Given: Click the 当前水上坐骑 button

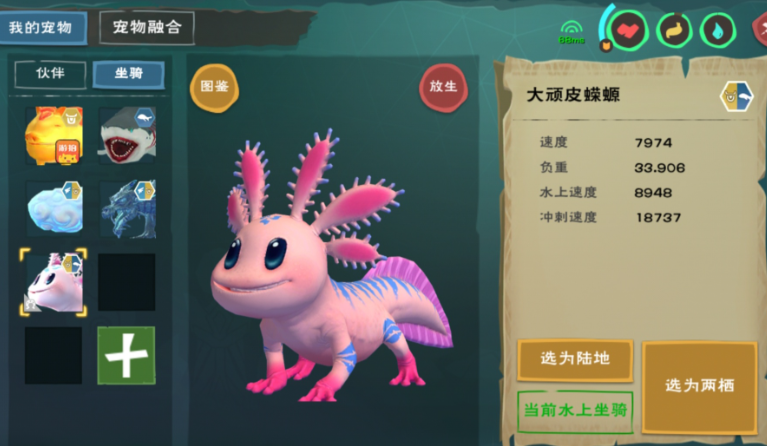Looking at the screenshot, I should click(574, 410).
